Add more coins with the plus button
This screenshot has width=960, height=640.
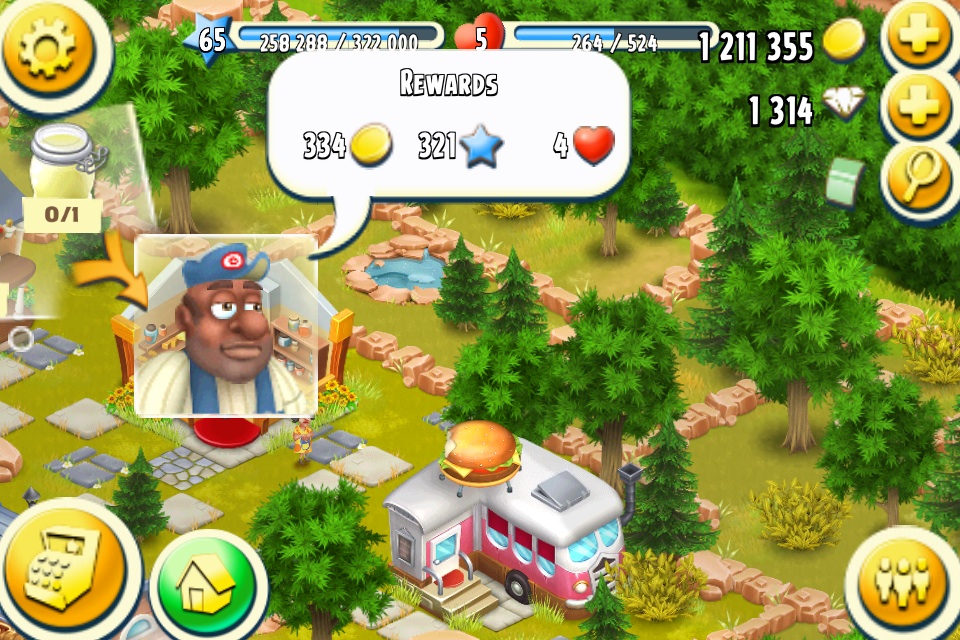[x=919, y=38]
